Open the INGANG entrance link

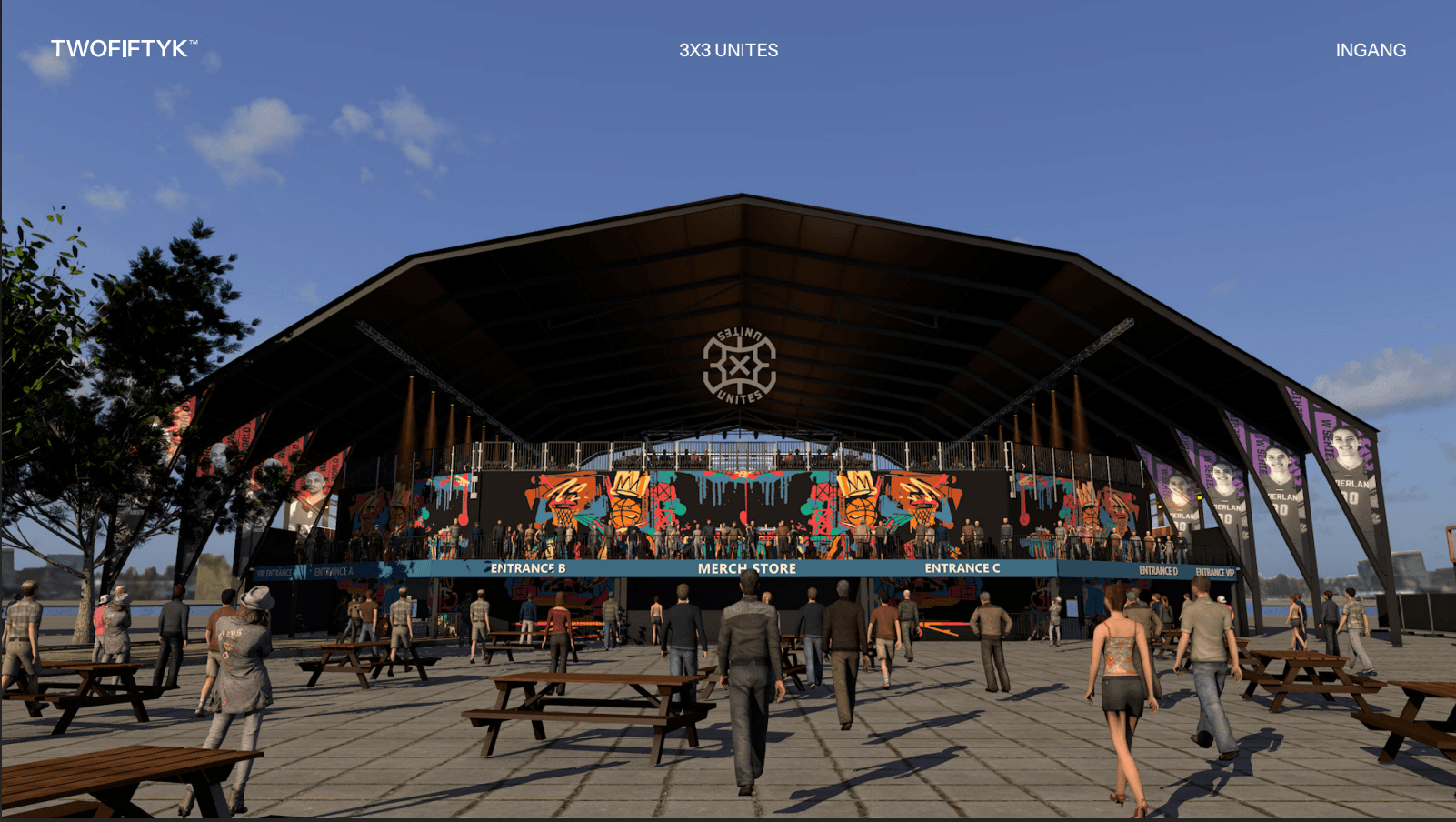pos(1370,51)
